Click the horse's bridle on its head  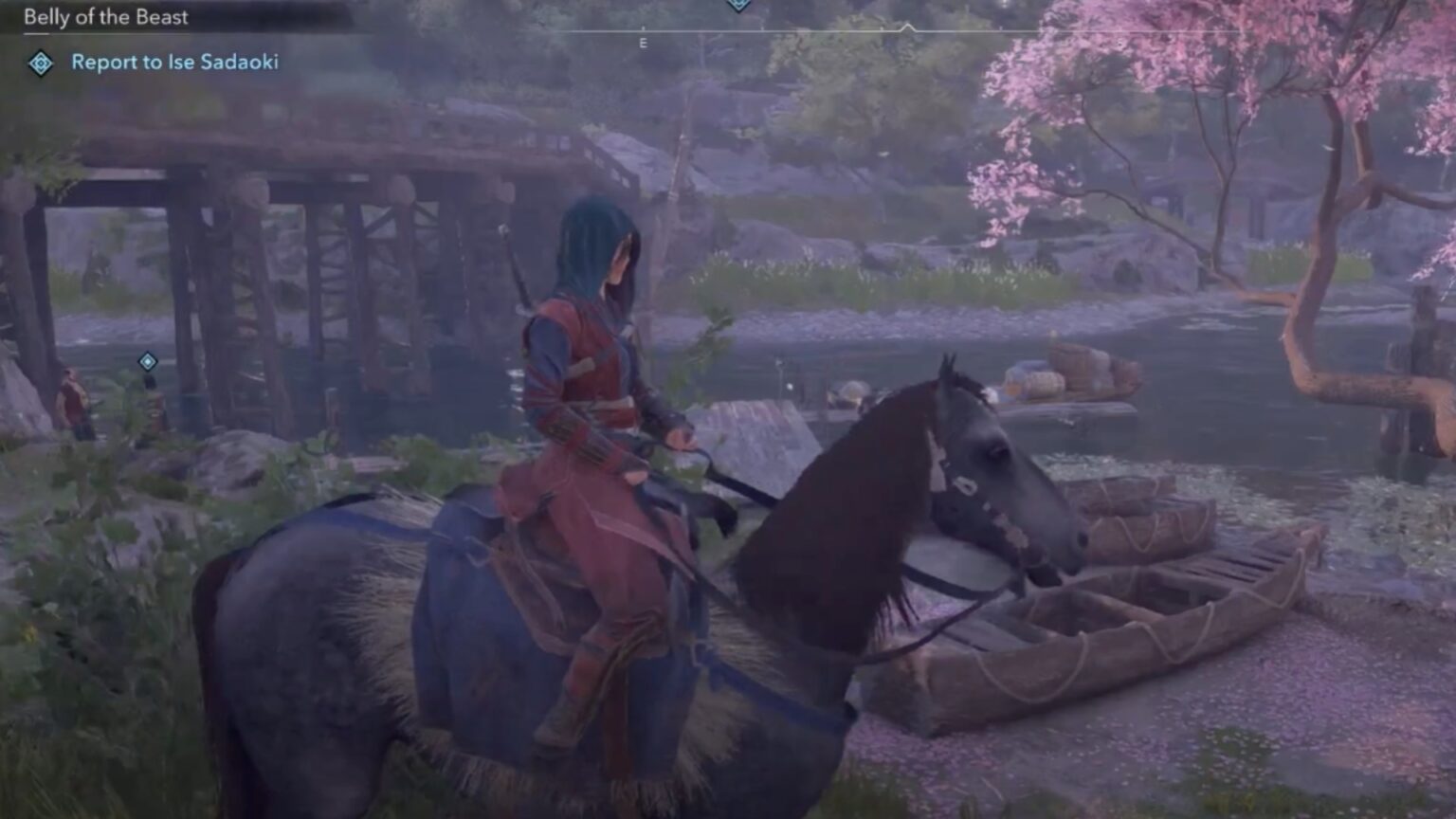(967, 483)
